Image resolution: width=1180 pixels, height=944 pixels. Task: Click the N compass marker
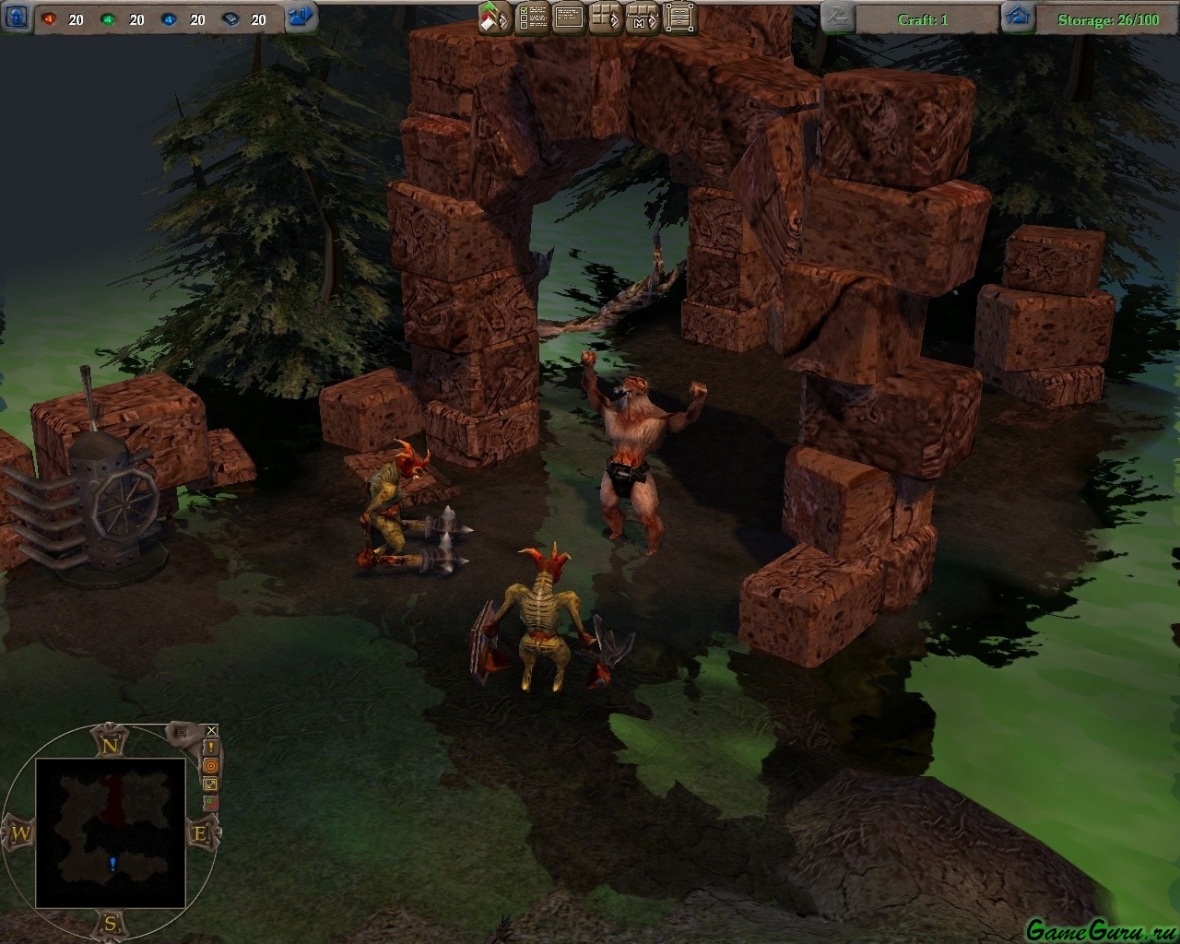[108, 741]
